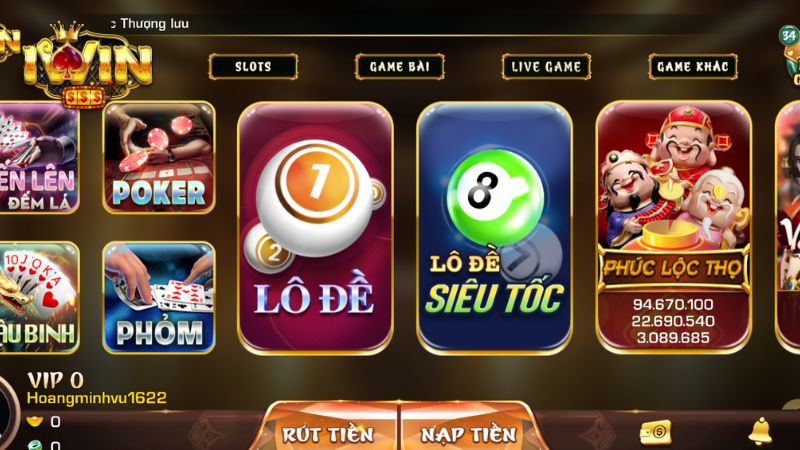Screen dimensions: 800x450
Task: Switch to the Slots category tab
Action: click(x=253, y=67)
